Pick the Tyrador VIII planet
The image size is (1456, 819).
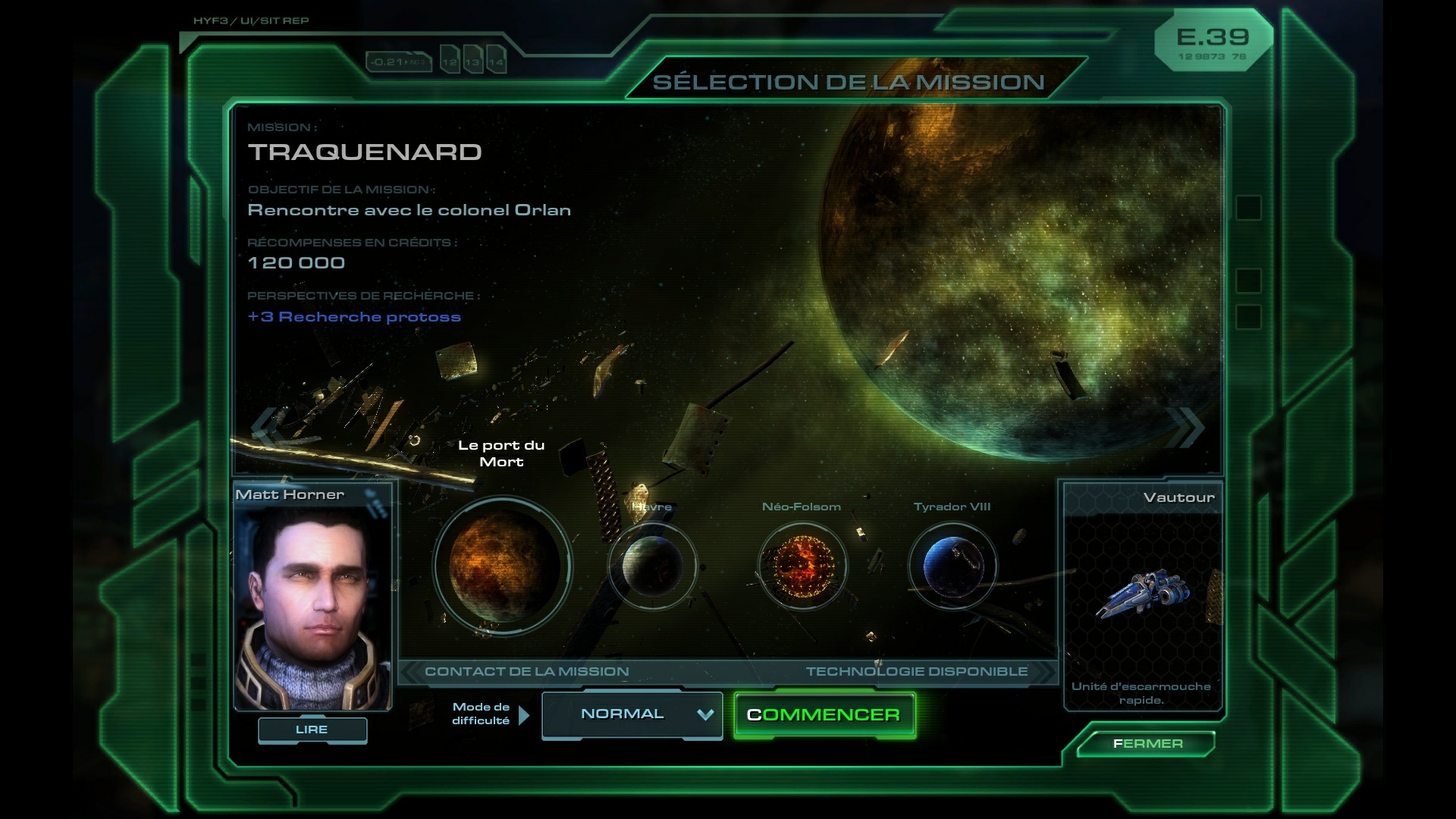coord(952,566)
